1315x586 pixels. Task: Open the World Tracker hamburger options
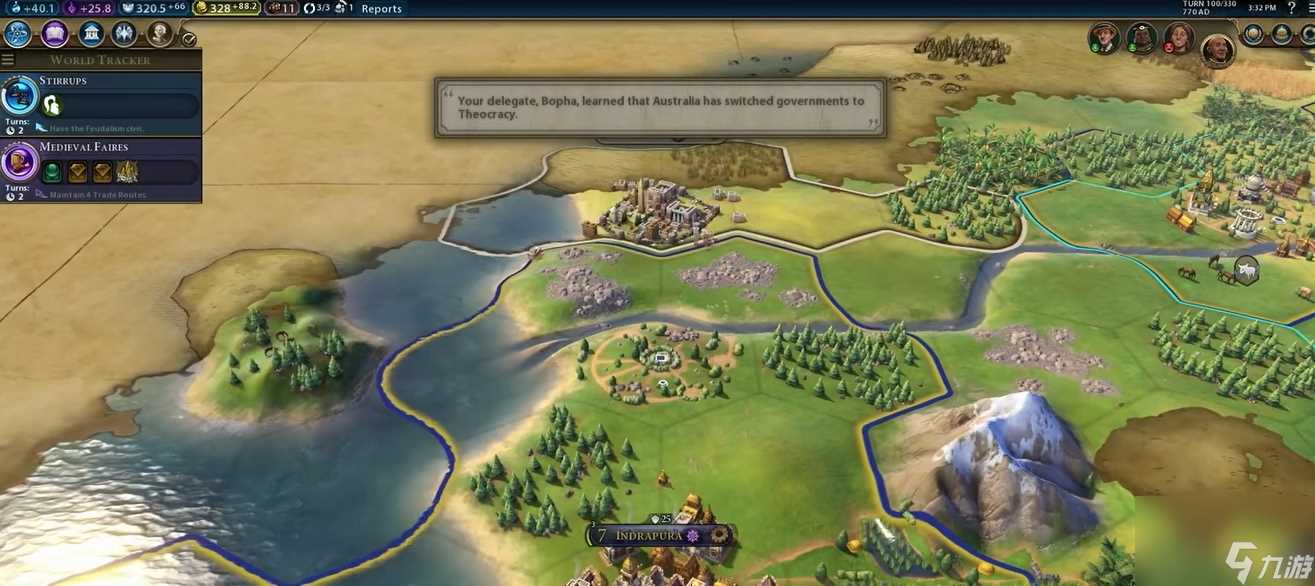coord(8,60)
